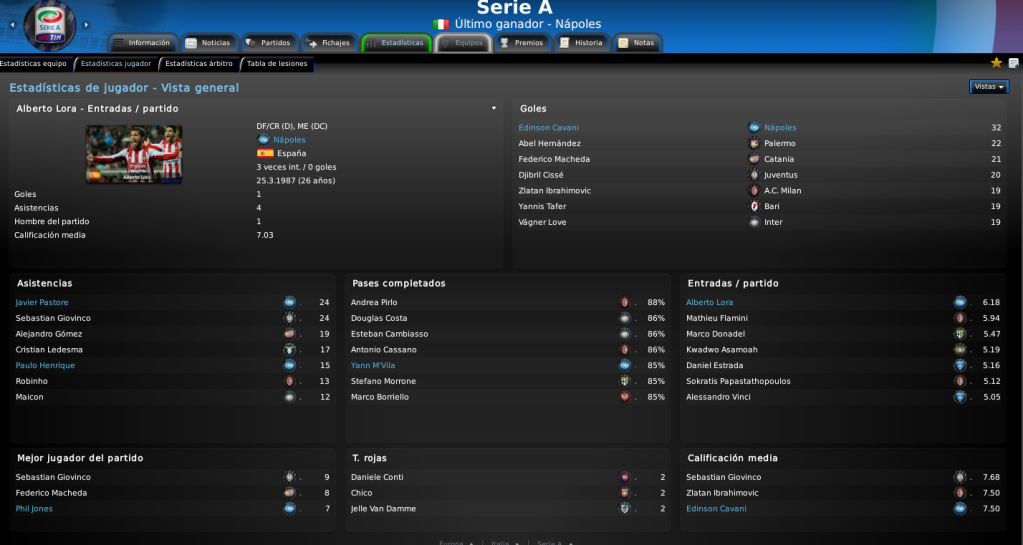1023x545 pixels.
Task: Open the Historia tab
Action: tap(582, 43)
